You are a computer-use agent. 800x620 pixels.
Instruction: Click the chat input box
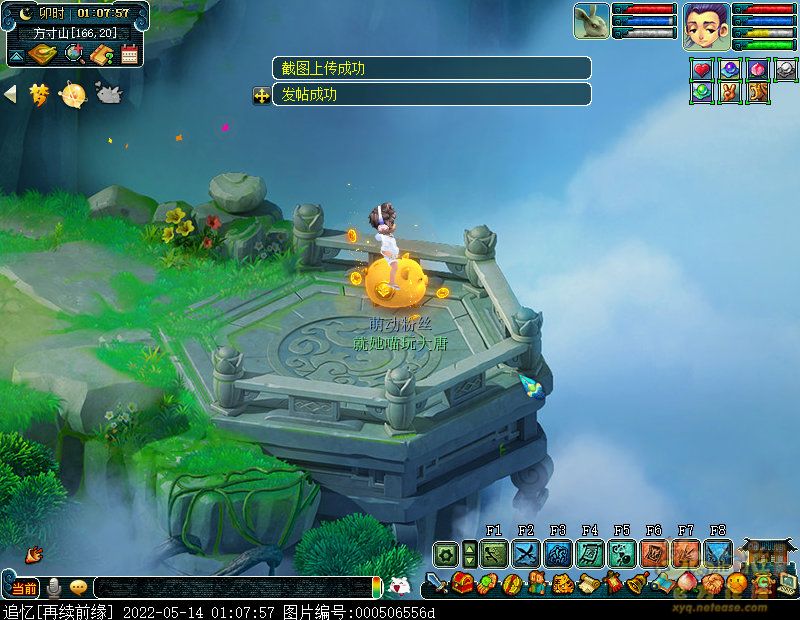point(230,587)
